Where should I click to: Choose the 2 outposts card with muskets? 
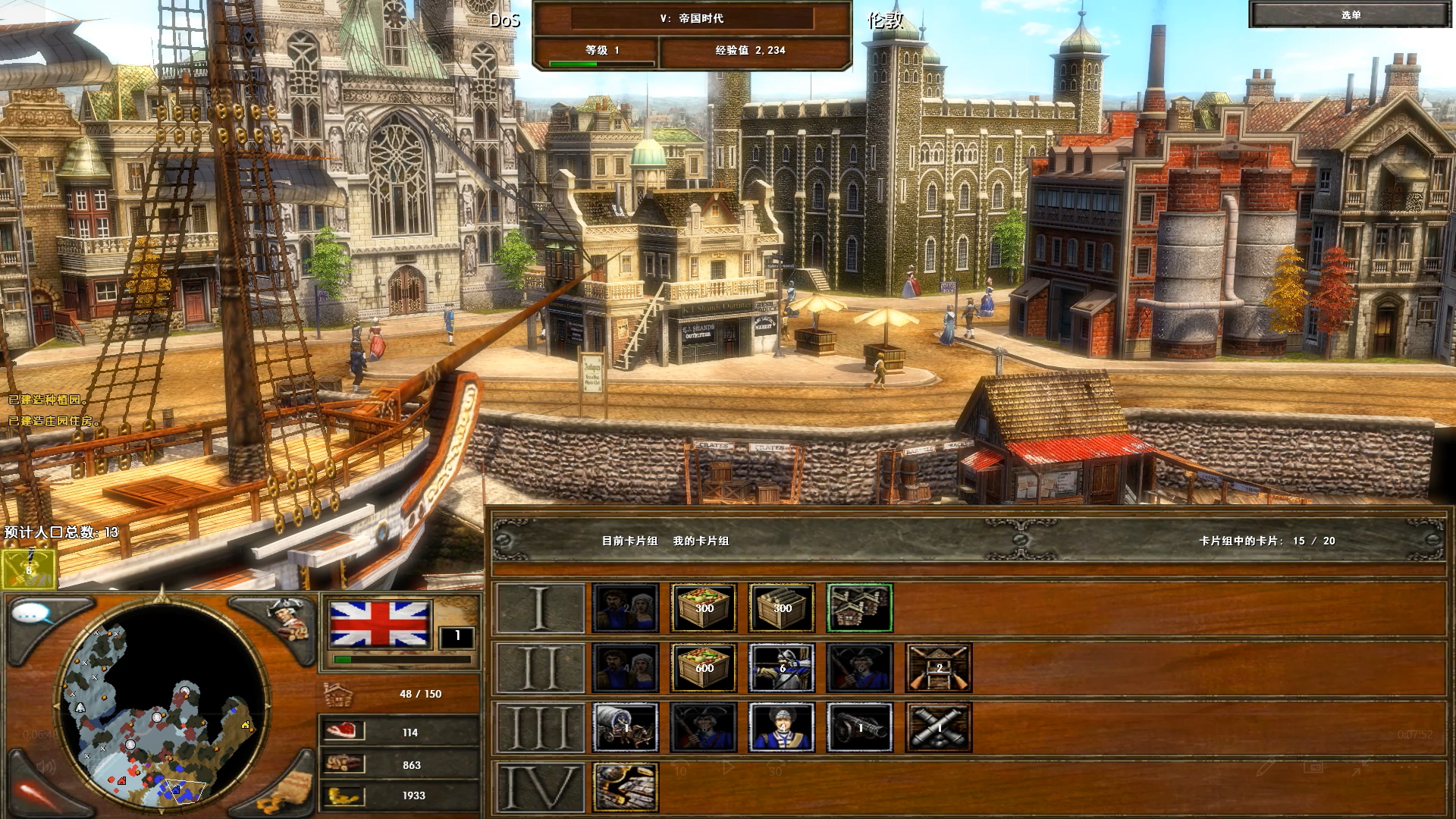tap(938, 668)
